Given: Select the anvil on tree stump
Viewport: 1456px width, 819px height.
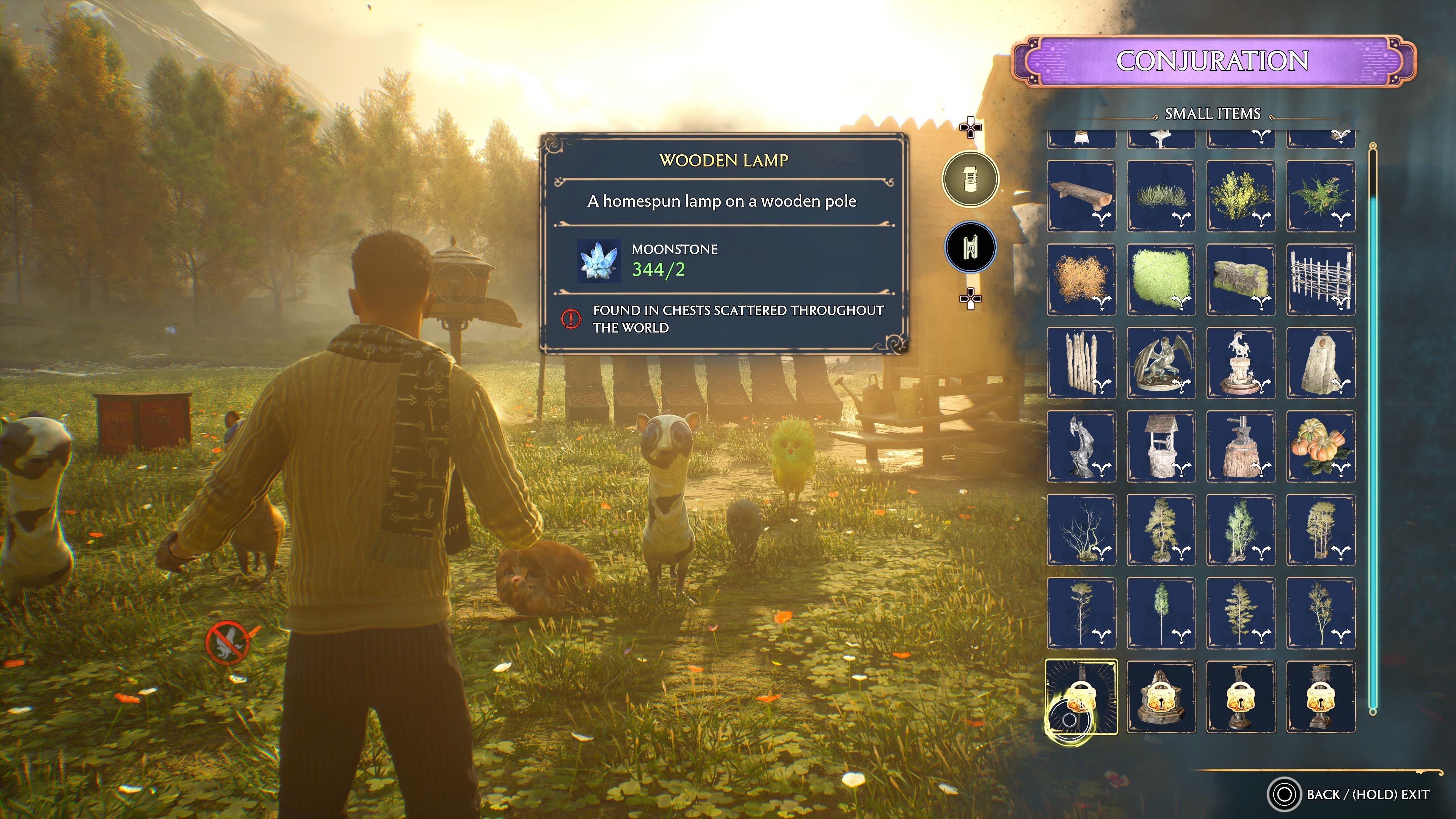Looking at the screenshot, I should 1241,446.
